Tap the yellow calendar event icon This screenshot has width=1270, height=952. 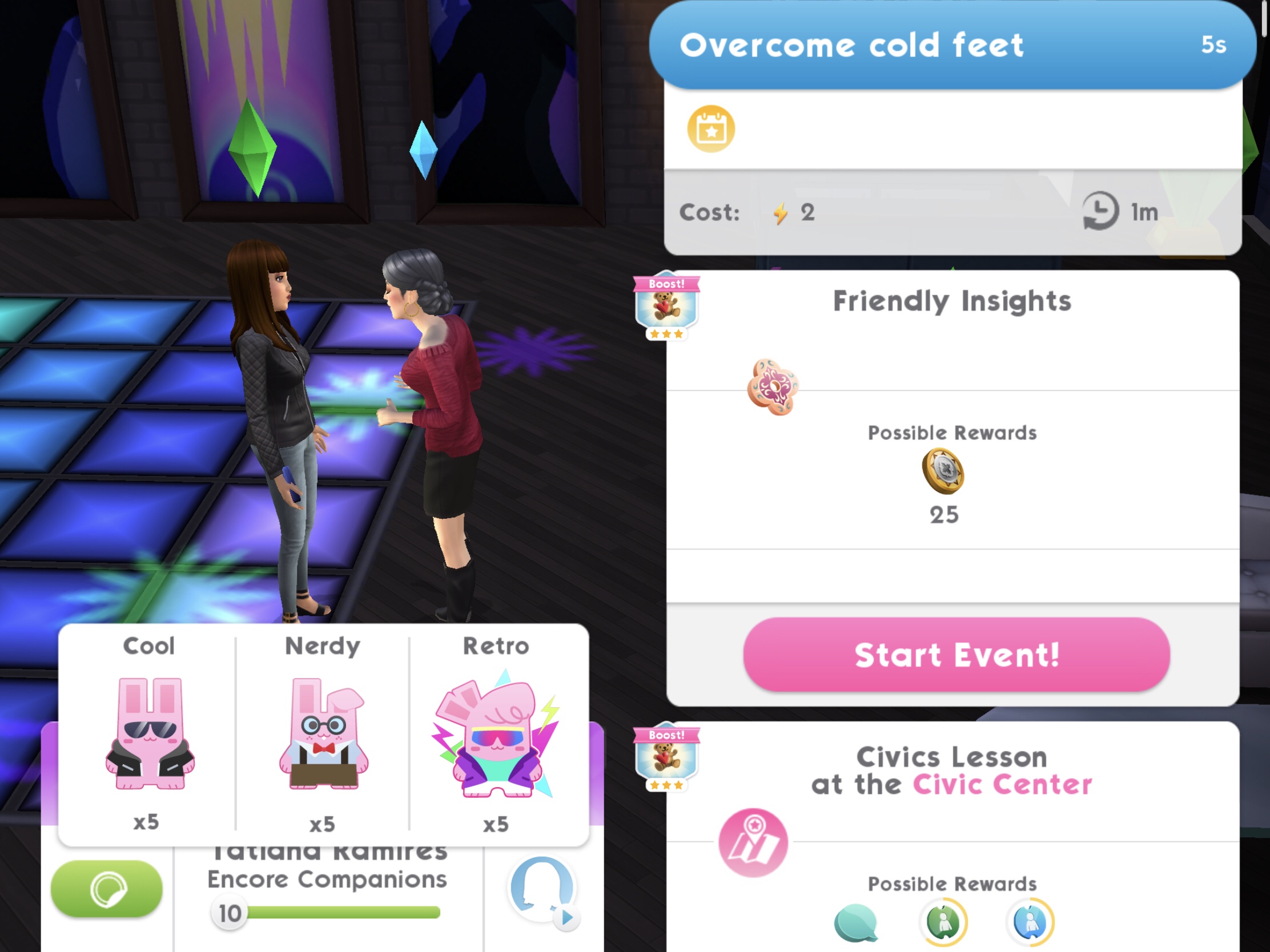click(711, 129)
